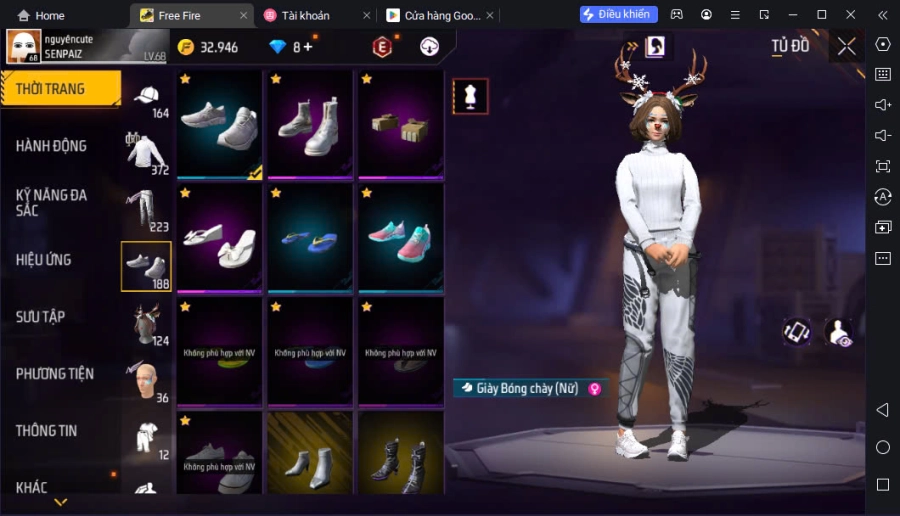Switch to Hành Động category
900x516 pixels.
point(51,146)
